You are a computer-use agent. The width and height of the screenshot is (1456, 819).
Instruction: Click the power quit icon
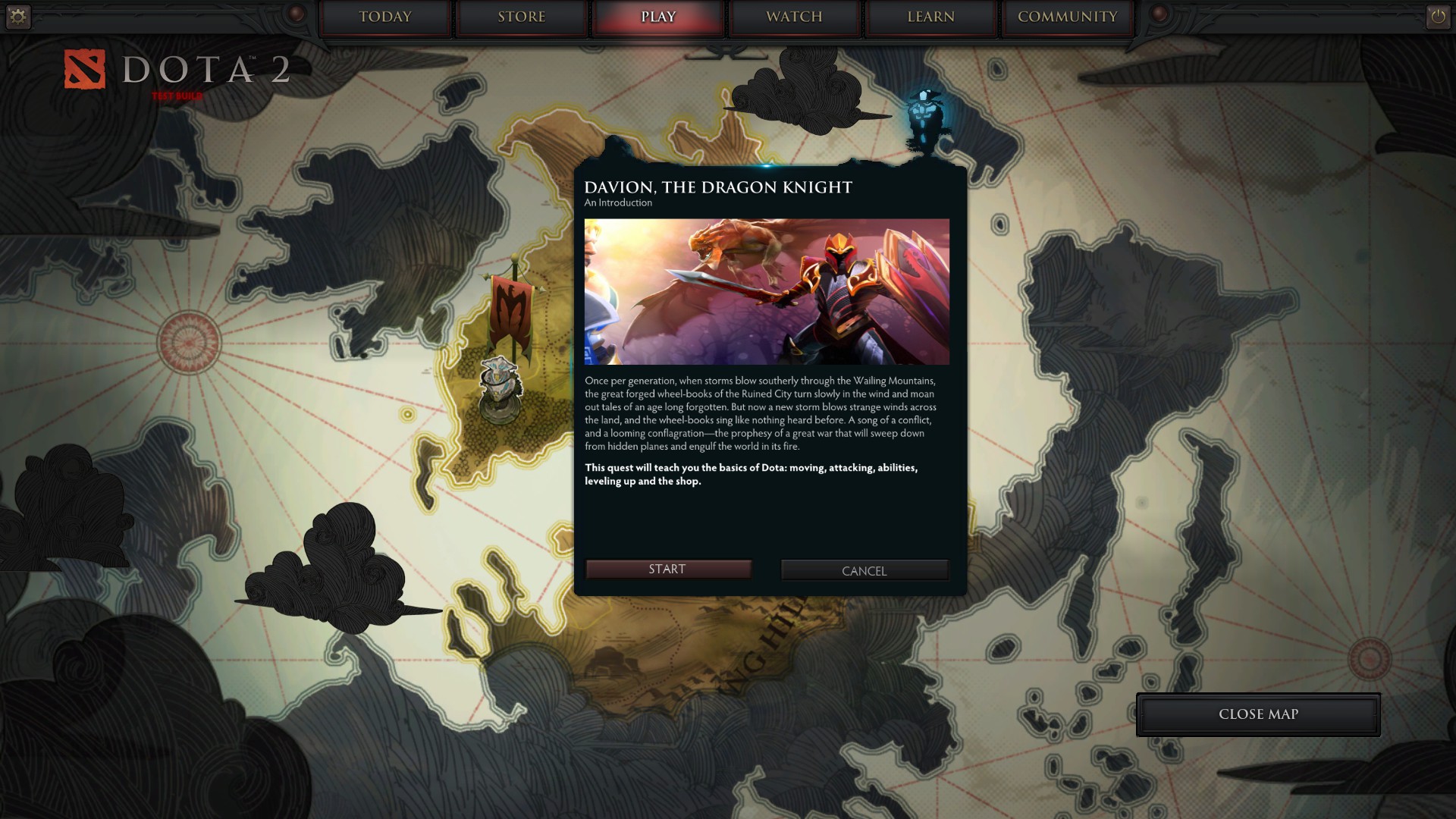[x=1438, y=16]
